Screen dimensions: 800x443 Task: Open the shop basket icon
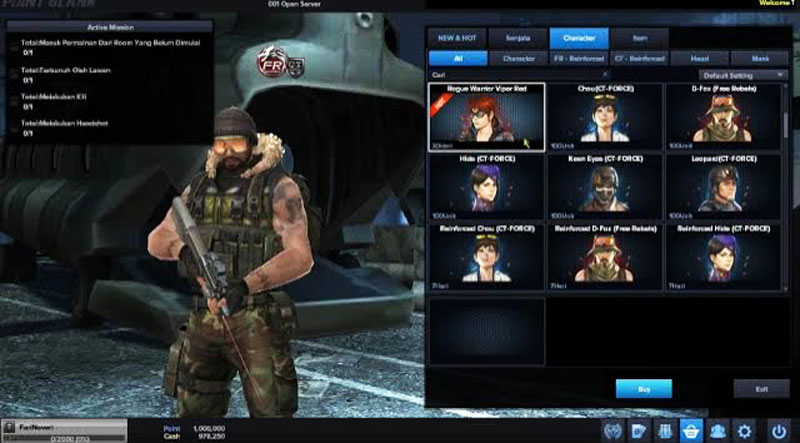click(690, 431)
